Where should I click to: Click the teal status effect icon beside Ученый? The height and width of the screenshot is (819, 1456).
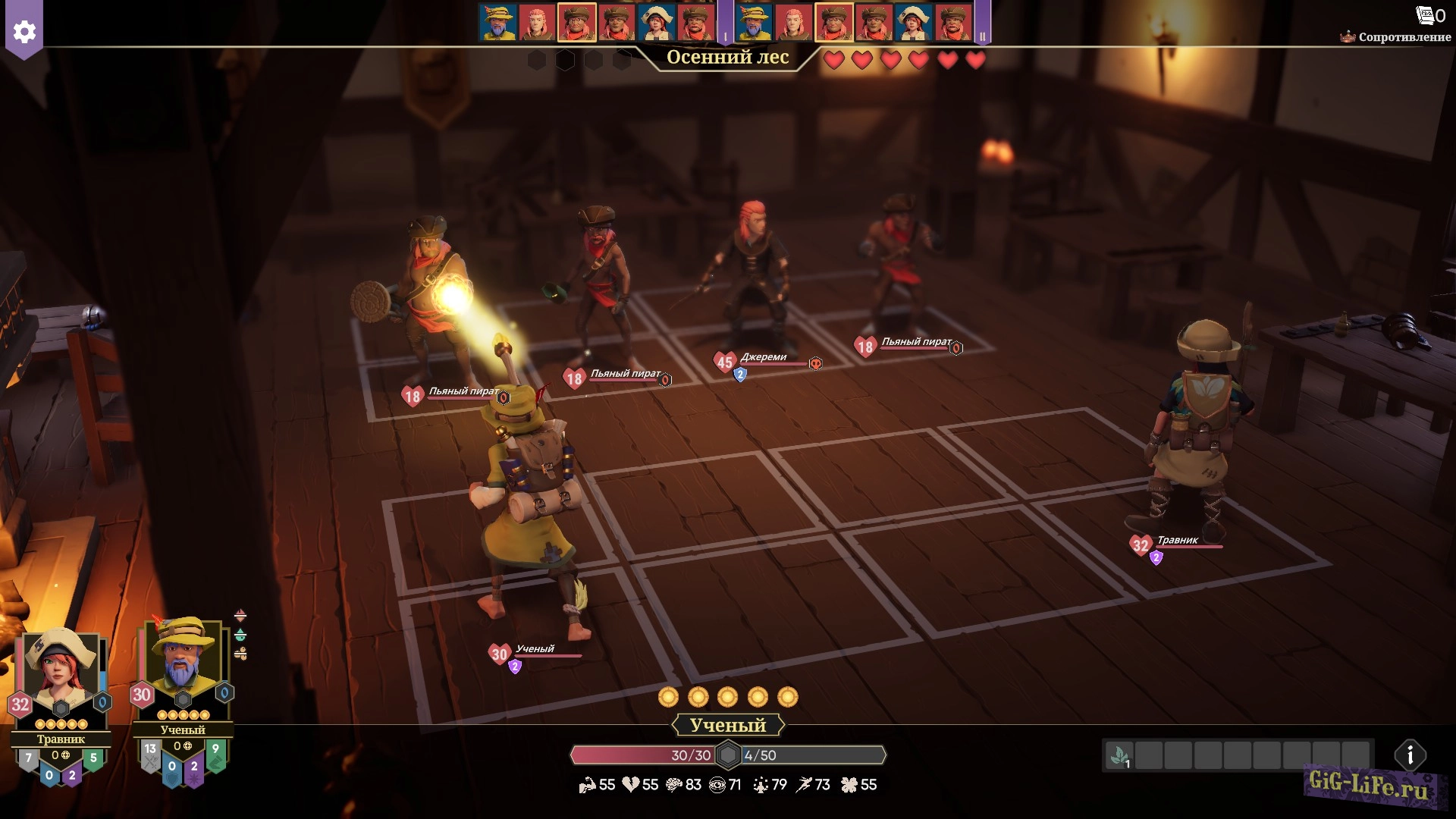[x=240, y=635]
